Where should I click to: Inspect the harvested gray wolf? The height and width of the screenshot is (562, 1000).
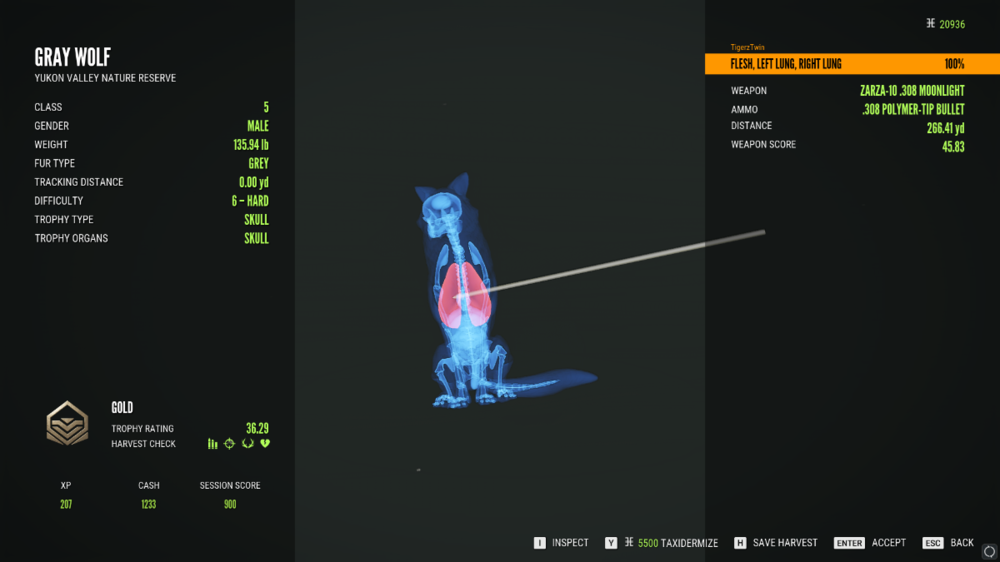(561, 543)
